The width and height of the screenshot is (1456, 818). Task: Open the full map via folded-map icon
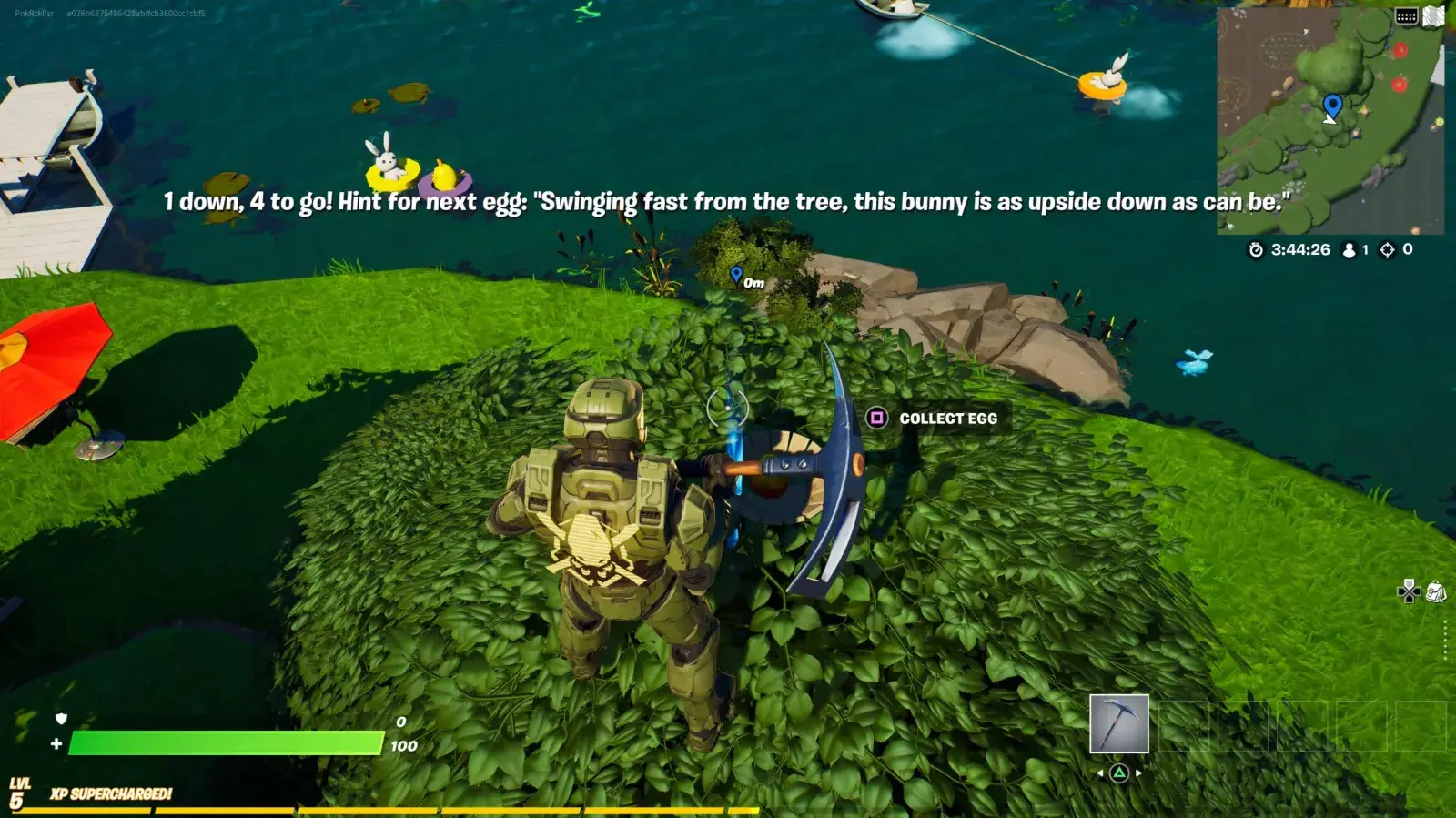[1434, 16]
